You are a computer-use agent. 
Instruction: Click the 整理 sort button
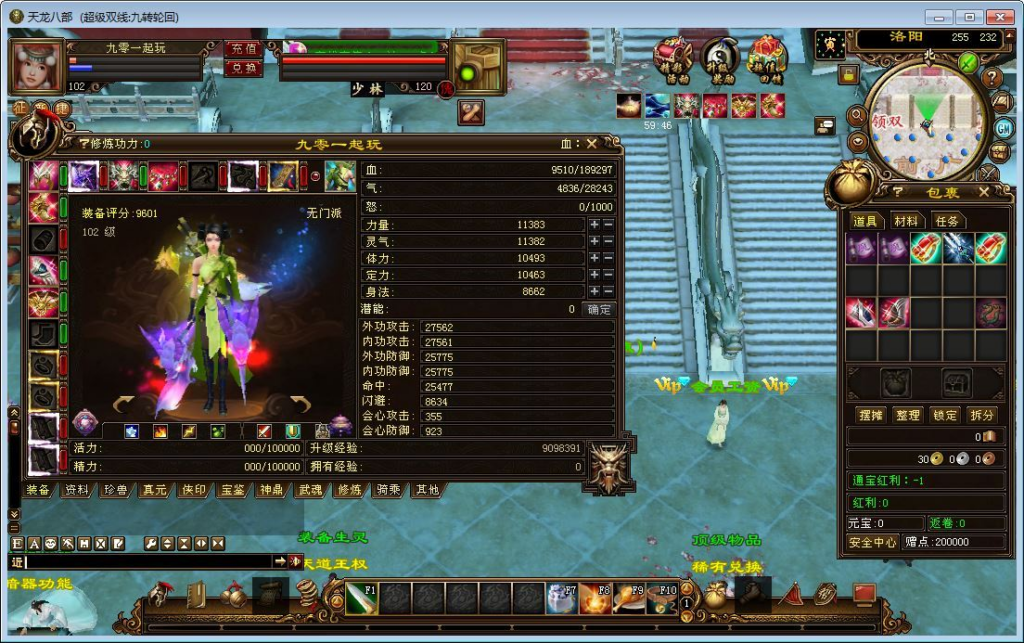(x=907, y=415)
